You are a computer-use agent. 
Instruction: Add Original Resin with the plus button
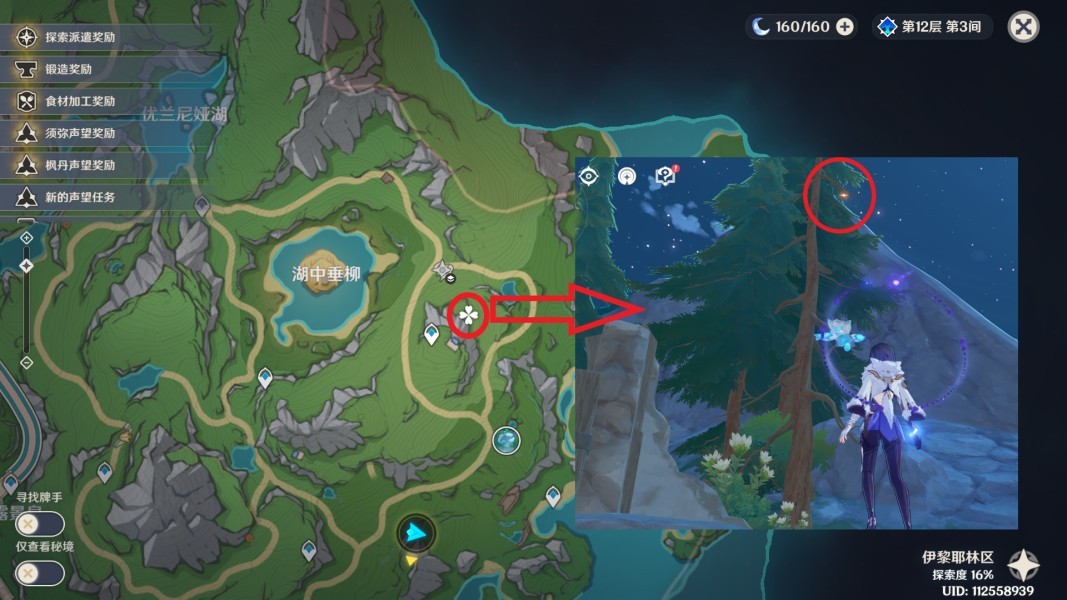point(845,27)
